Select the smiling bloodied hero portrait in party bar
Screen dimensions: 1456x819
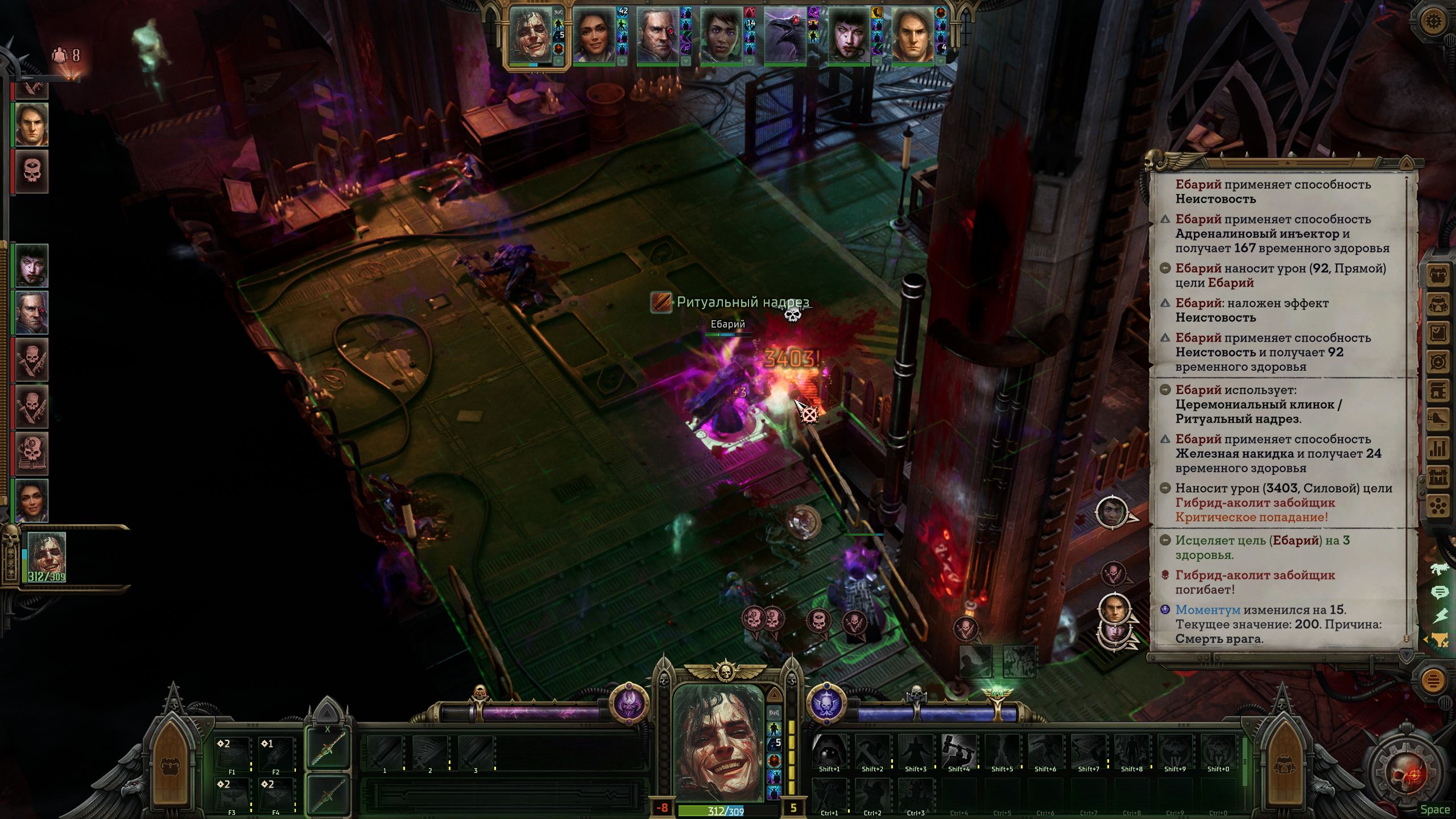tap(532, 35)
